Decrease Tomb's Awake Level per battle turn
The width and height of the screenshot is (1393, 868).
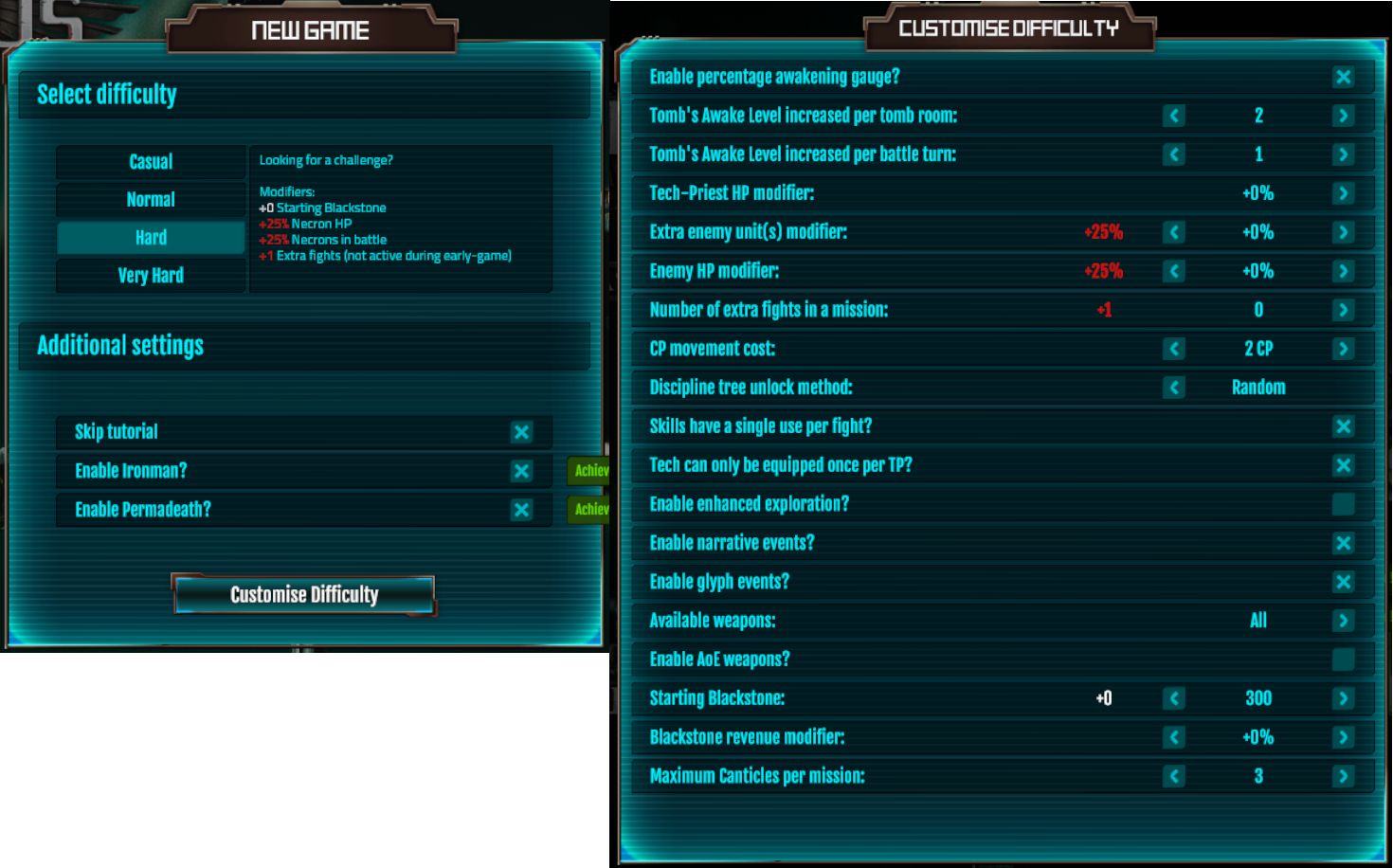point(1172,154)
